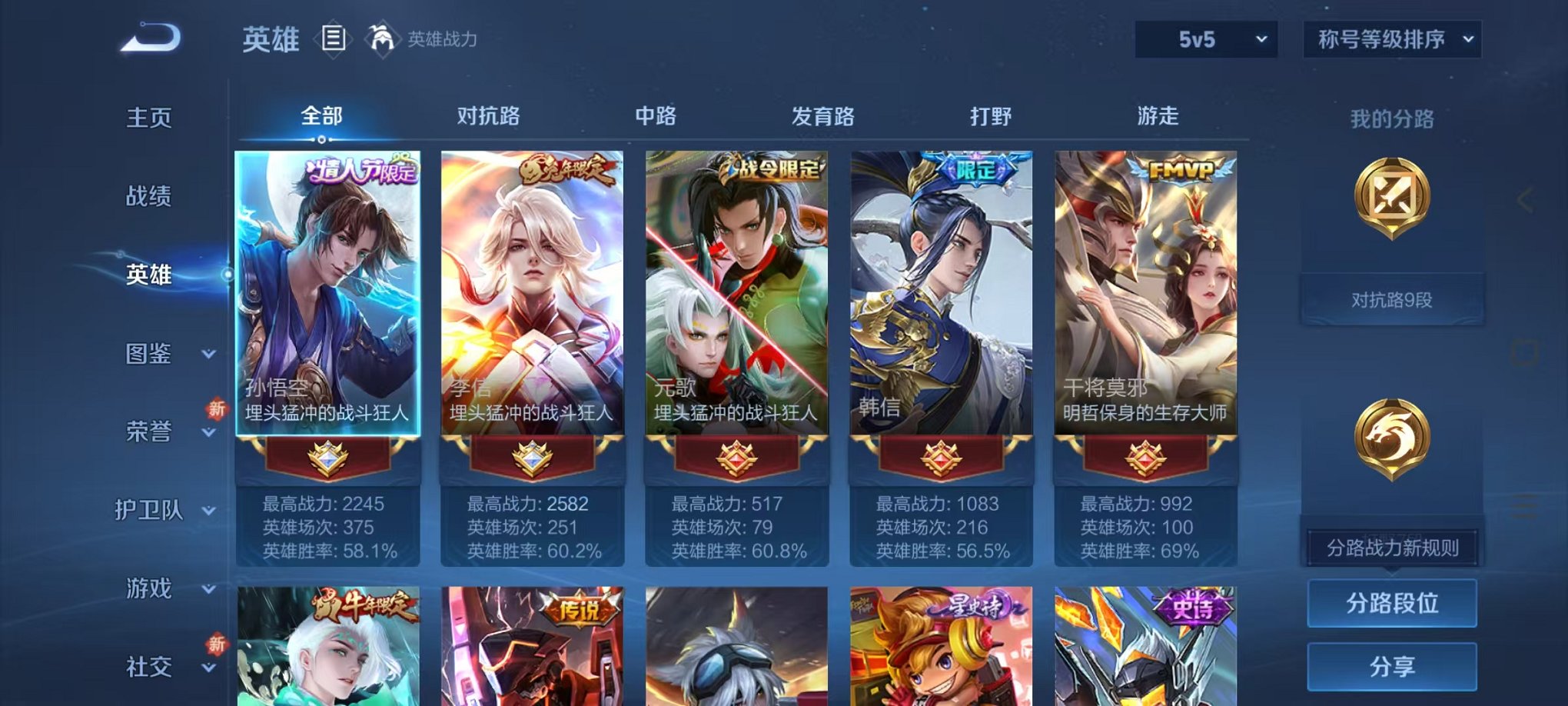Open the 称号等级排序 sorting dropdown
Image resolution: width=1568 pixels, height=706 pixels.
point(1391,38)
